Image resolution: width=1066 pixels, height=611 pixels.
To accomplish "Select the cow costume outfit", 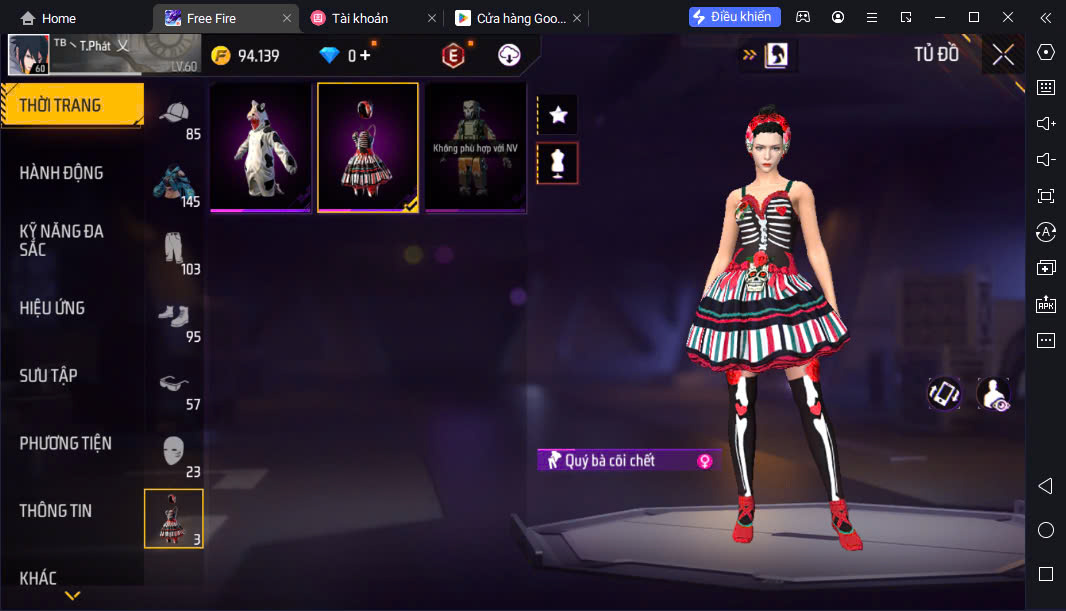I will pos(260,146).
